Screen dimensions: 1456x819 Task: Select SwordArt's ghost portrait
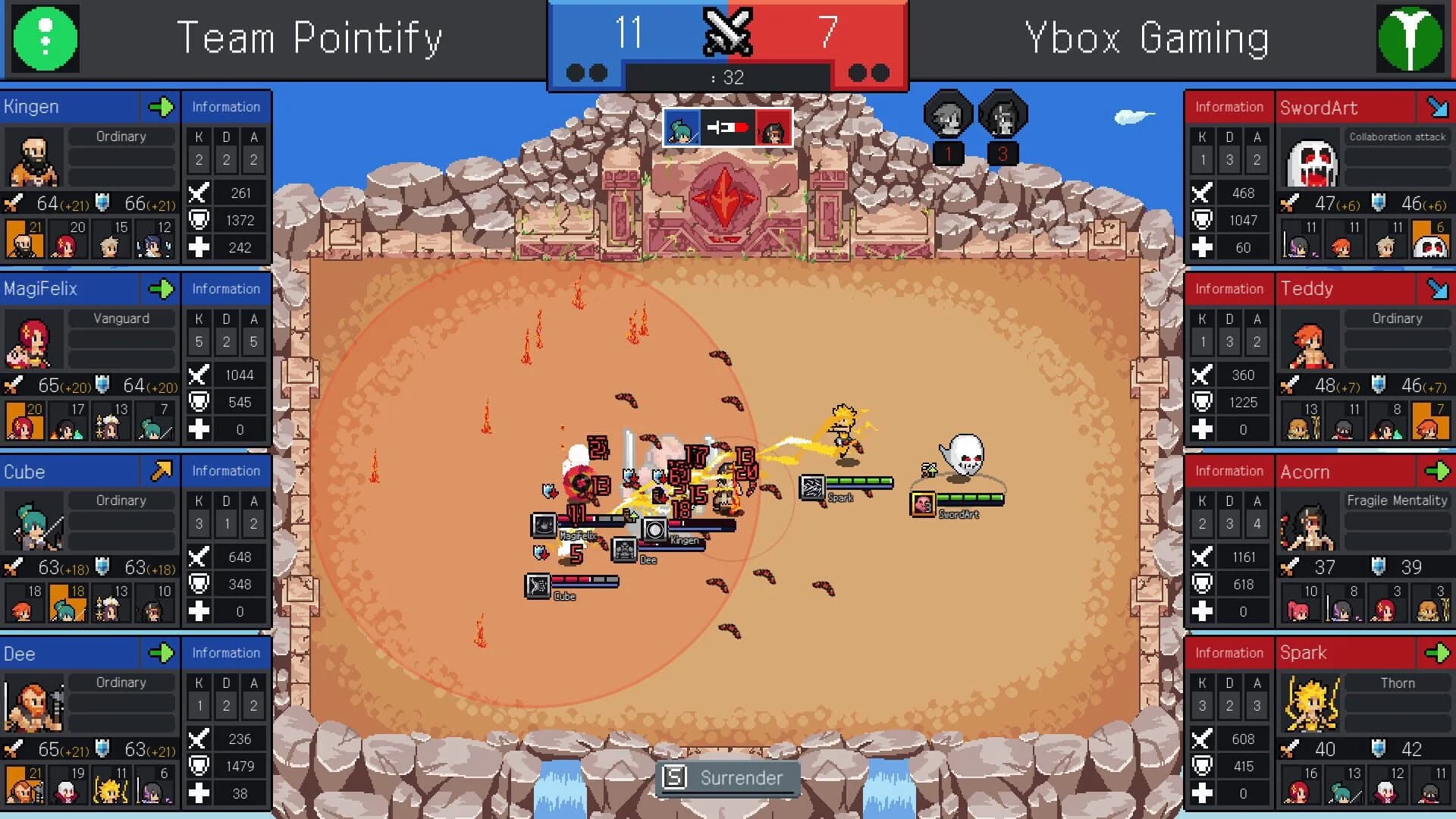1310,163
